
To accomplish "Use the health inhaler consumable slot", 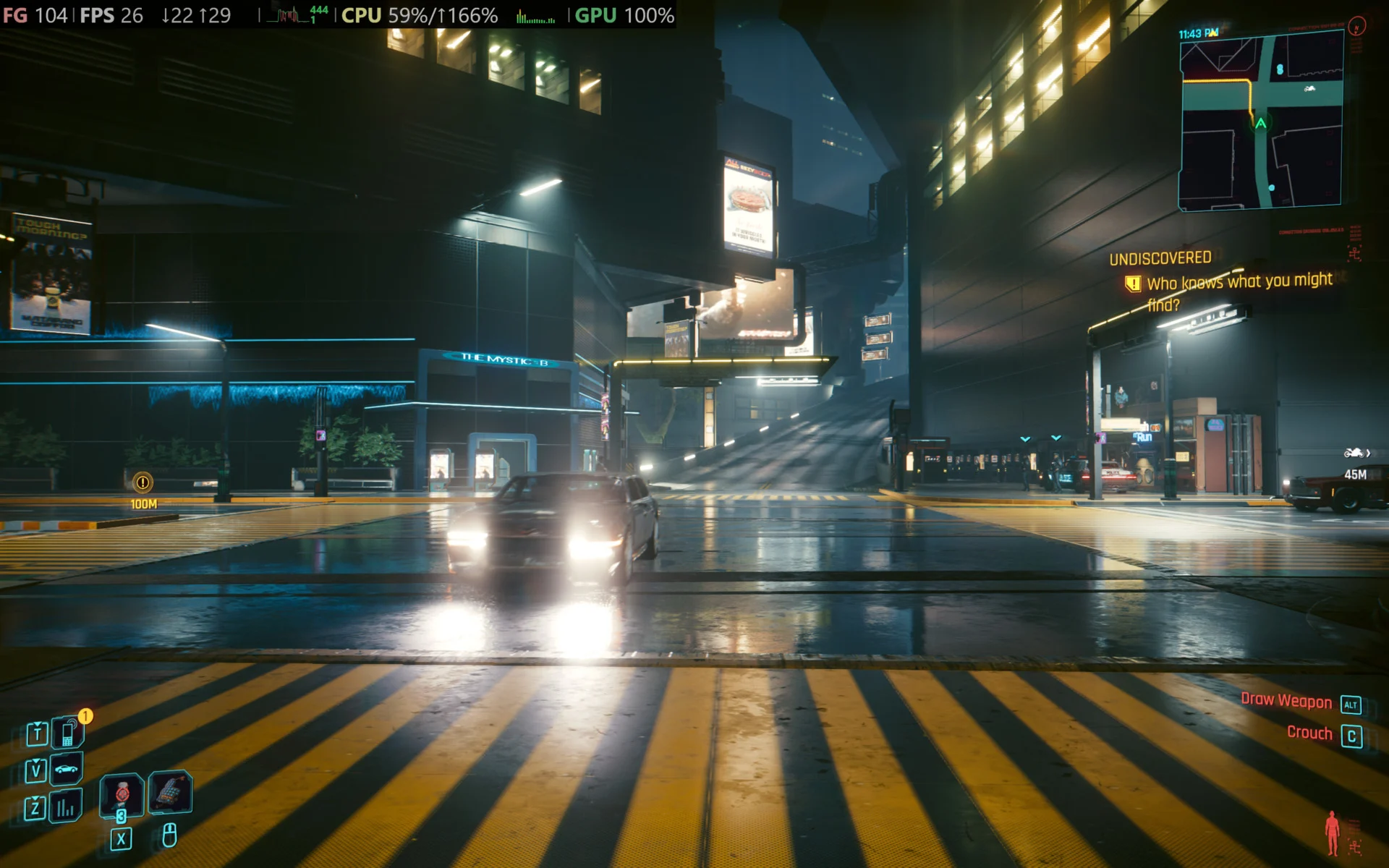I will coord(122,794).
